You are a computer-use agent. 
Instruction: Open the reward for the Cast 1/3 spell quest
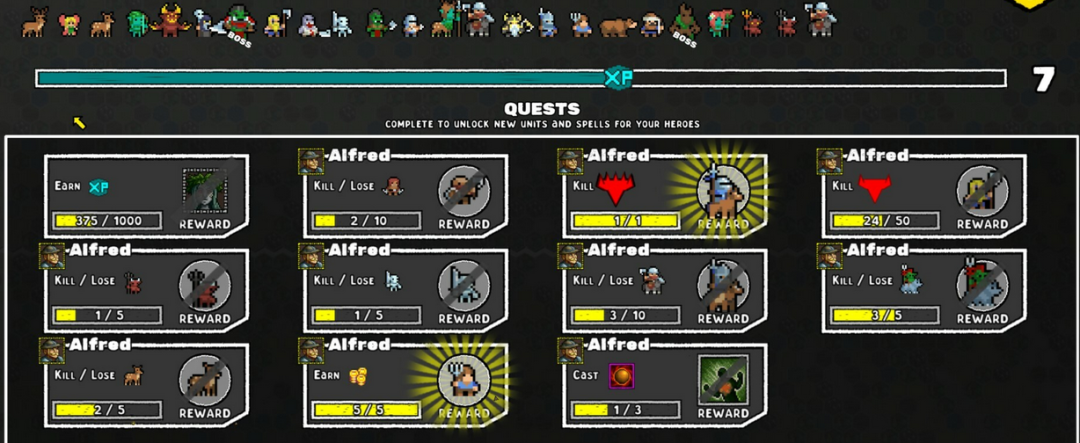723,379
